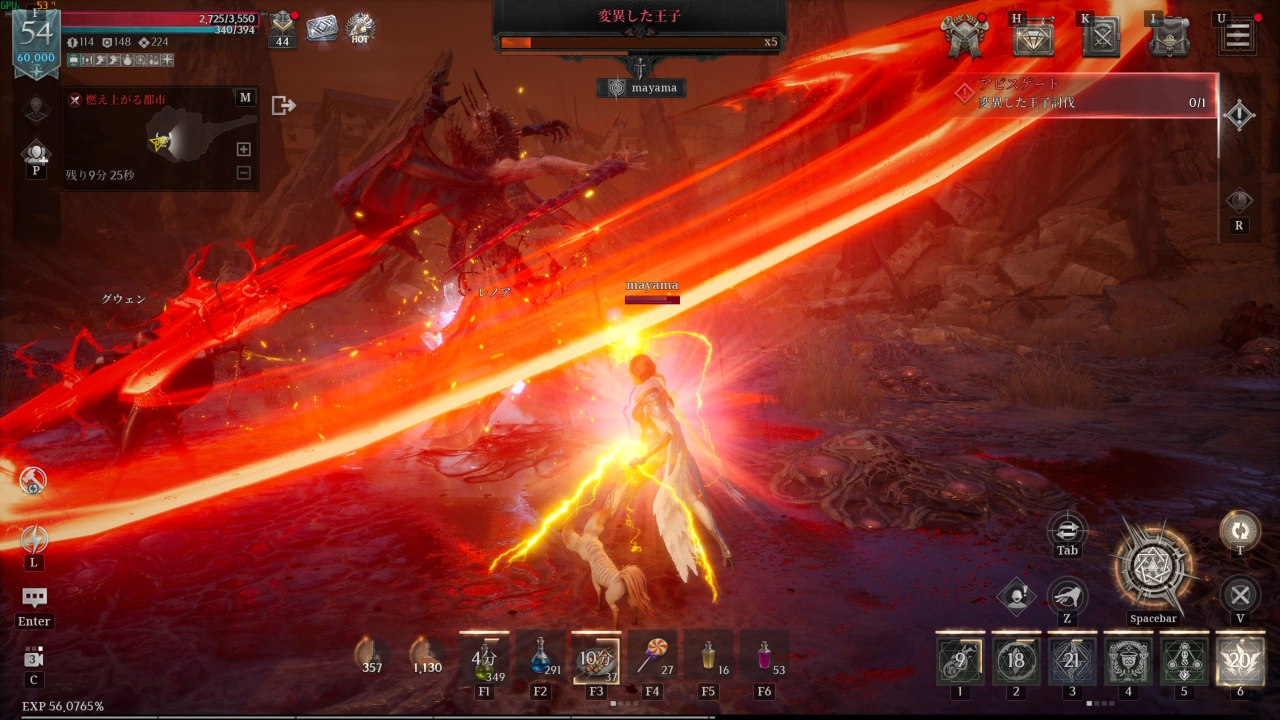Zoom out the minimap with minus button

pyautogui.click(x=243, y=173)
